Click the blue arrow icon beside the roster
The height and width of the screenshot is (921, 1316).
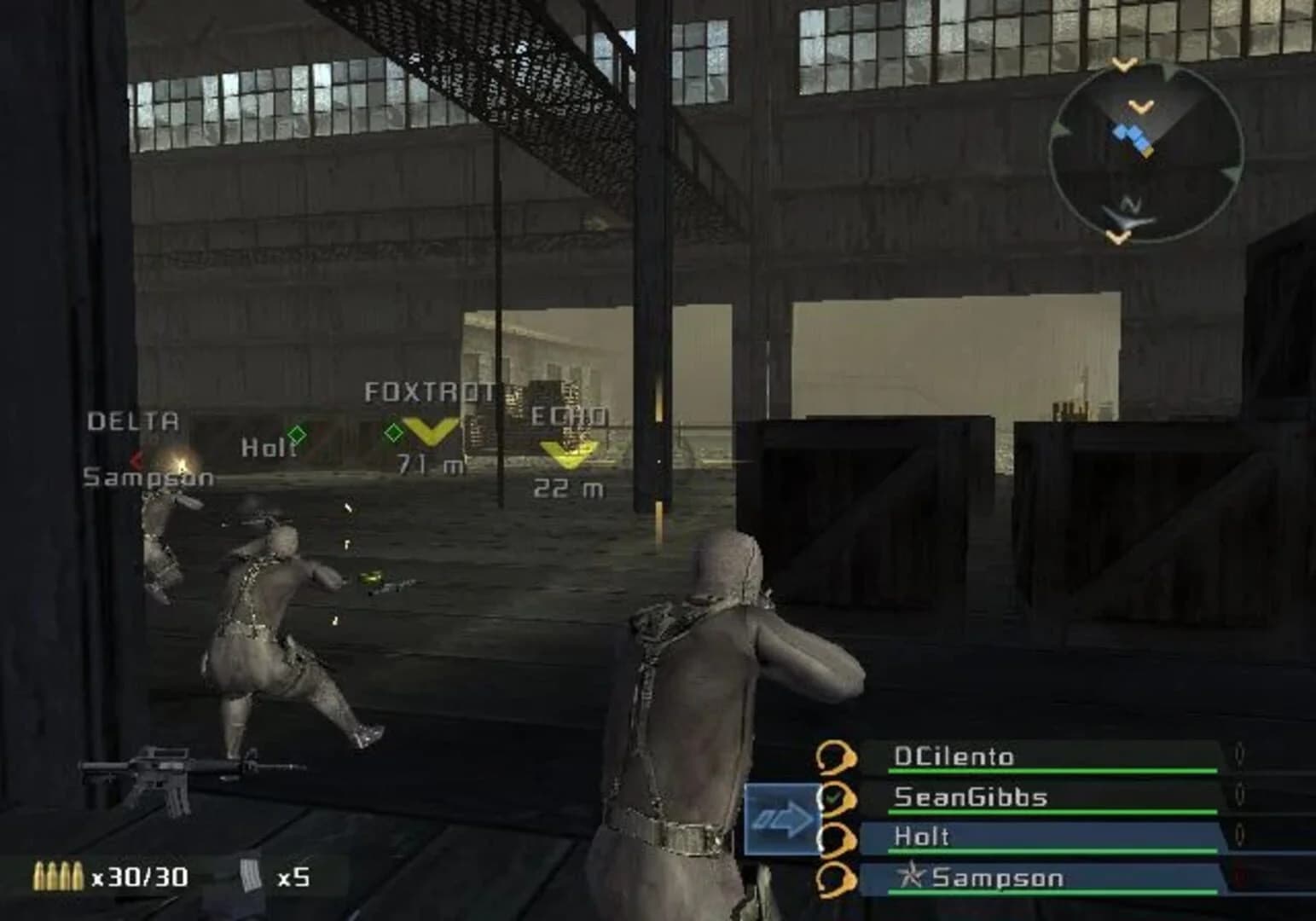click(x=784, y=816)
